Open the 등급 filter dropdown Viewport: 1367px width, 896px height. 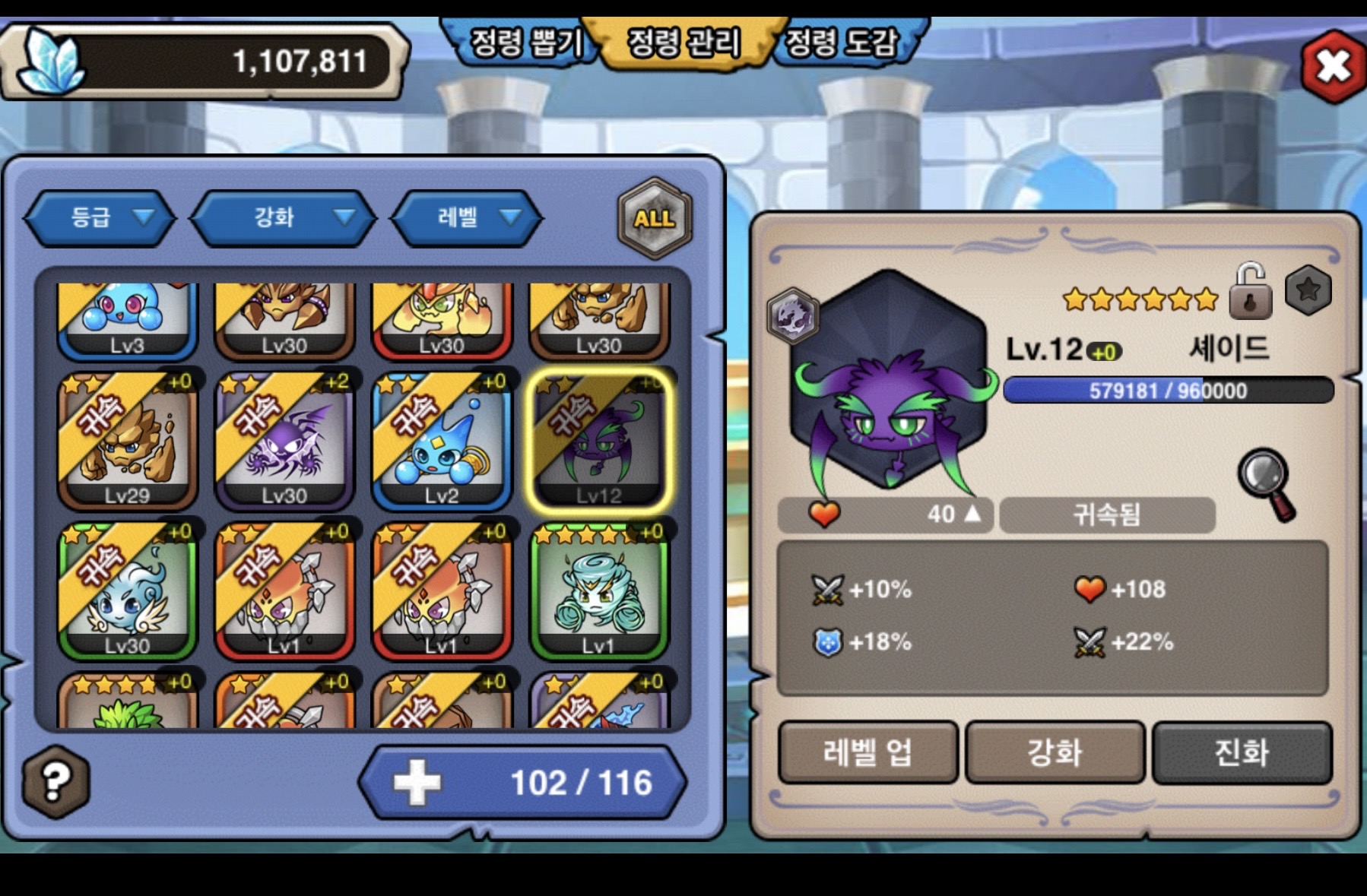tap(101, 218)
